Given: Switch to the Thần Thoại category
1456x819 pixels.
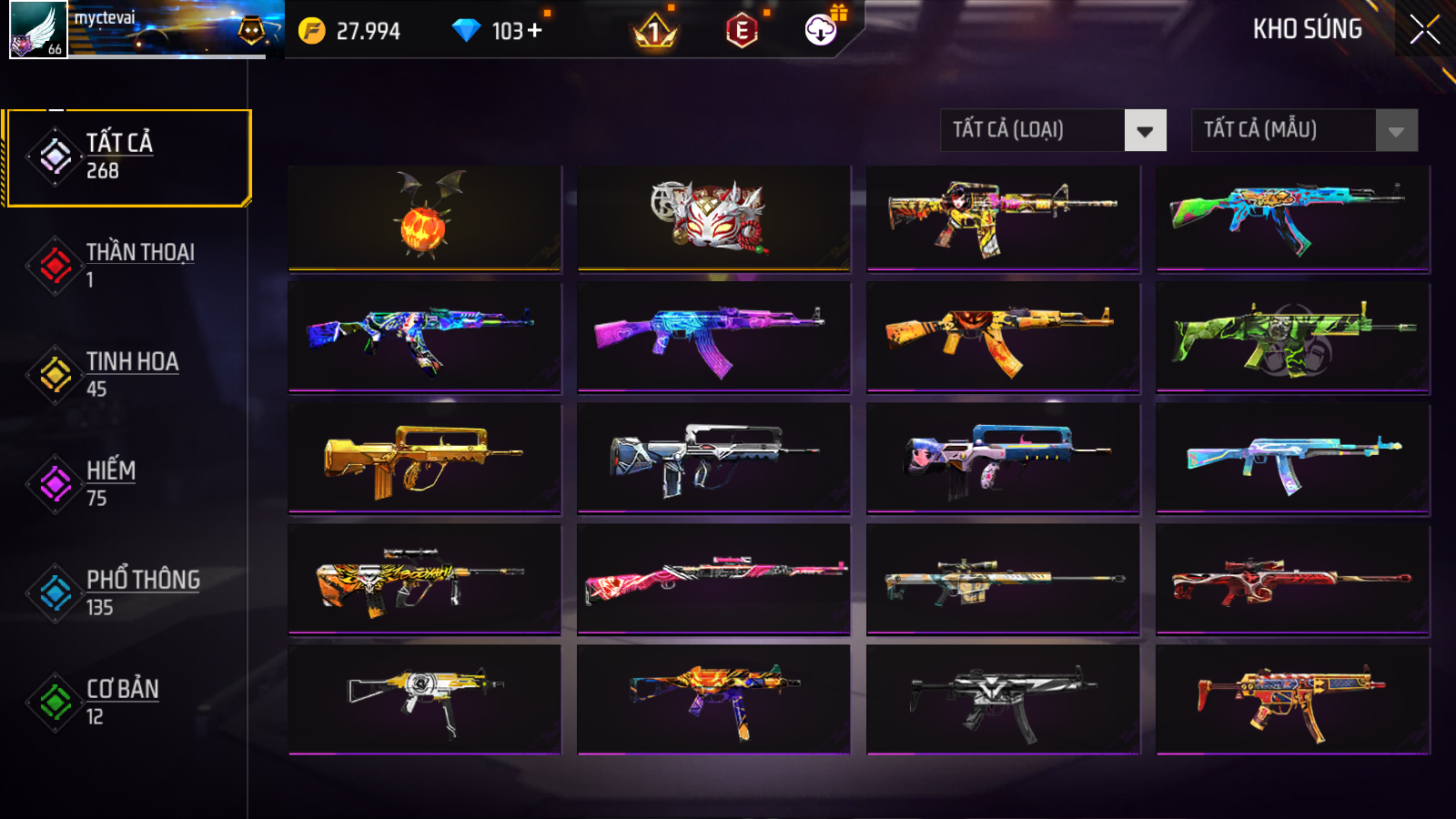Looking at the screenshot, I should point(127,266).
